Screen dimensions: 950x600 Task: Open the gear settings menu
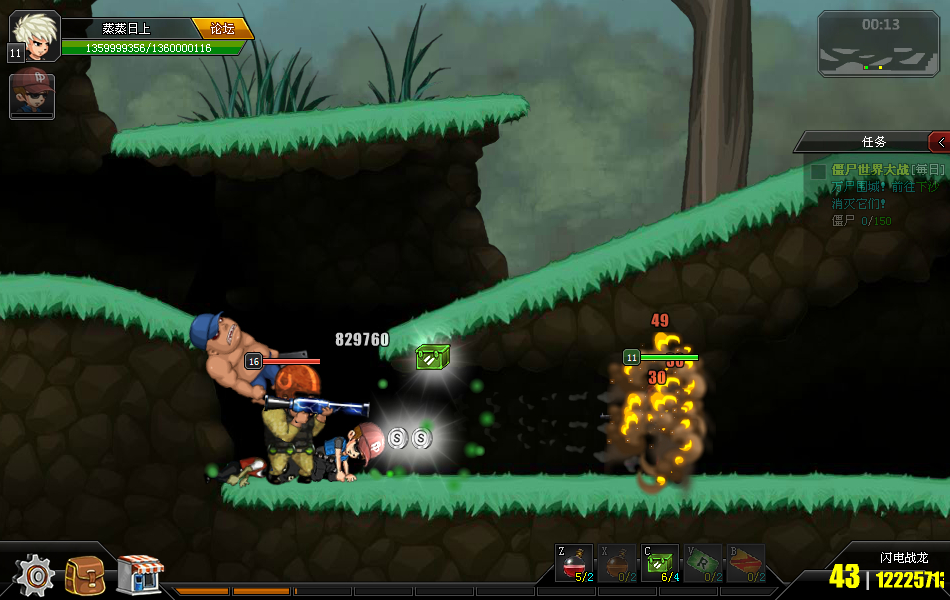pos(35,575)
